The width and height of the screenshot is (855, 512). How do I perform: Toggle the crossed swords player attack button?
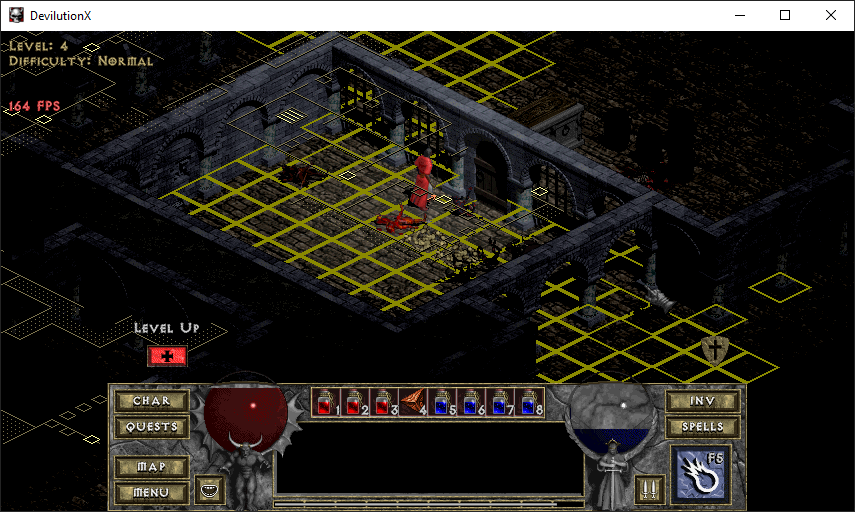coord(648,490)
